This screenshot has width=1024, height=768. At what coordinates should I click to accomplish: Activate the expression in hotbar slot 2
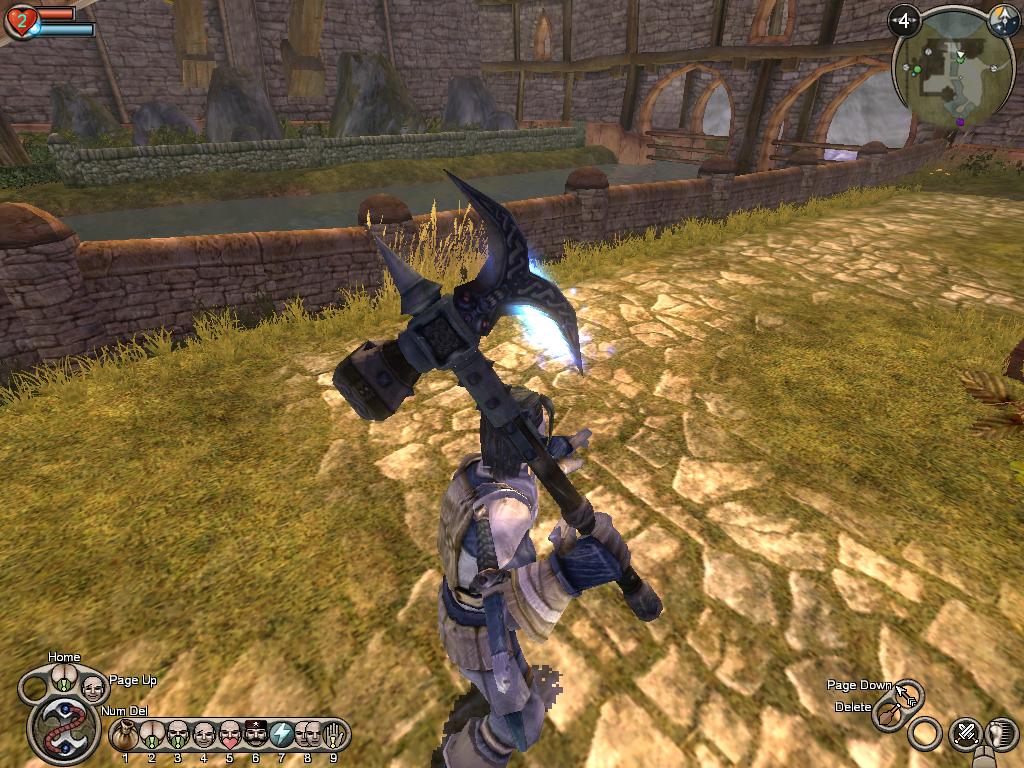pyautogui.click(x=151, y=736)
